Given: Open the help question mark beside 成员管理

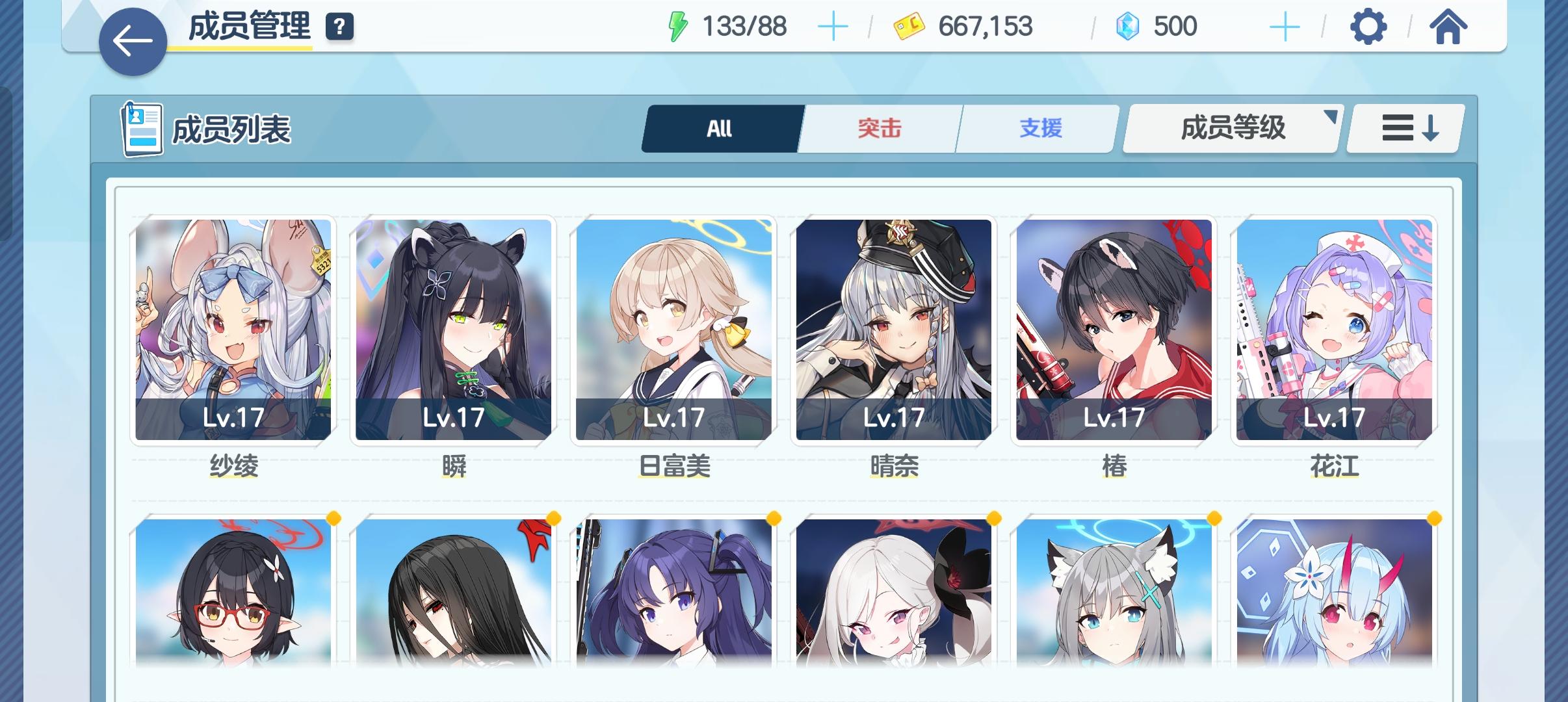Looking at the screenshot, I should pos(340,29).
